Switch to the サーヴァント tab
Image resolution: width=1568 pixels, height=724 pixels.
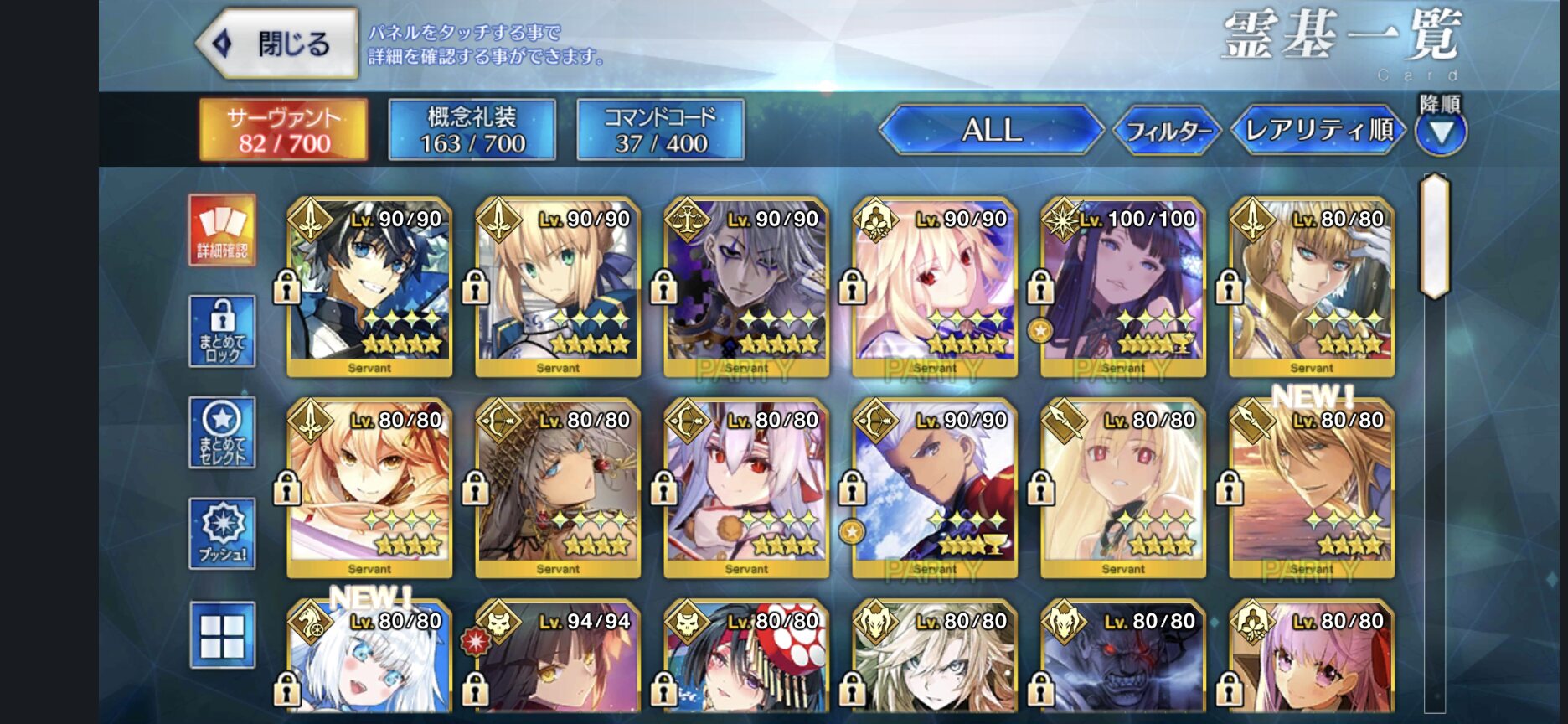click(x=284, y=130)
